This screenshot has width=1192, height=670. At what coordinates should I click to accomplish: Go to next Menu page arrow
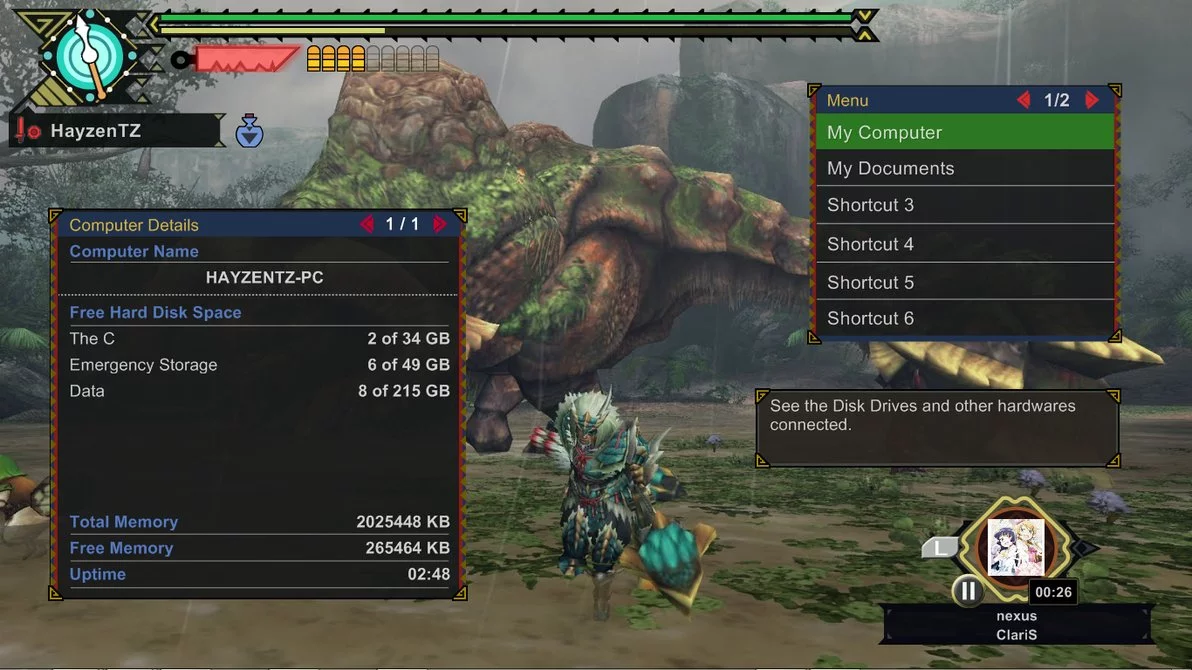(1092, 100)
